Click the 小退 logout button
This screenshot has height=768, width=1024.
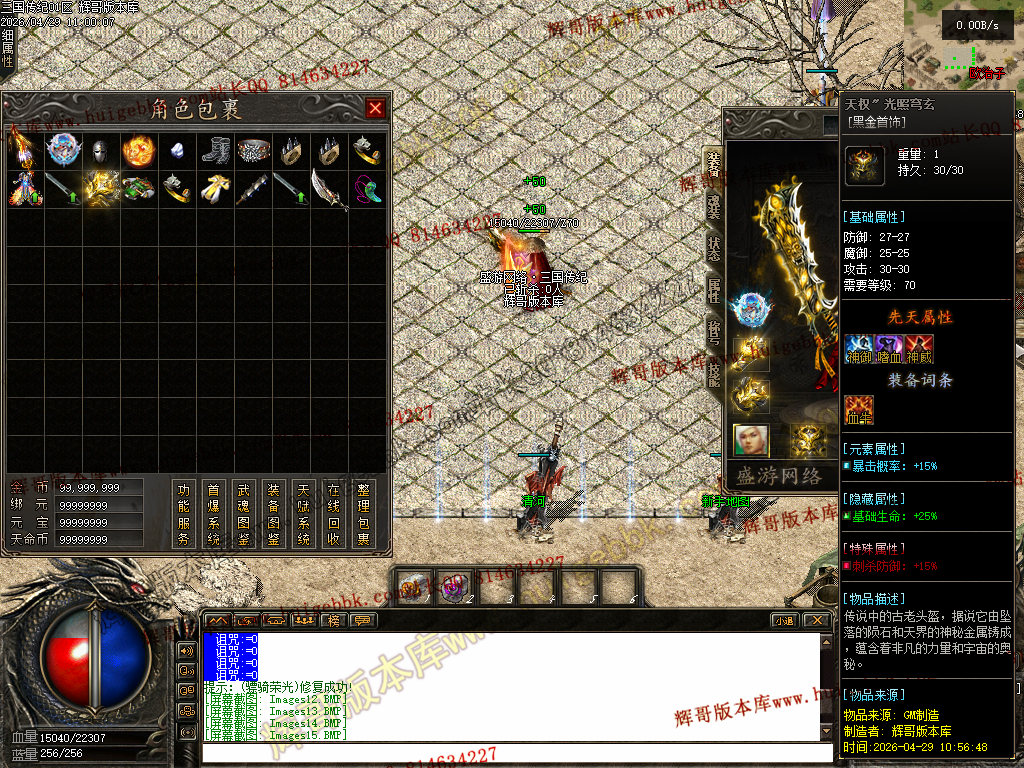[x=784, y=620]
